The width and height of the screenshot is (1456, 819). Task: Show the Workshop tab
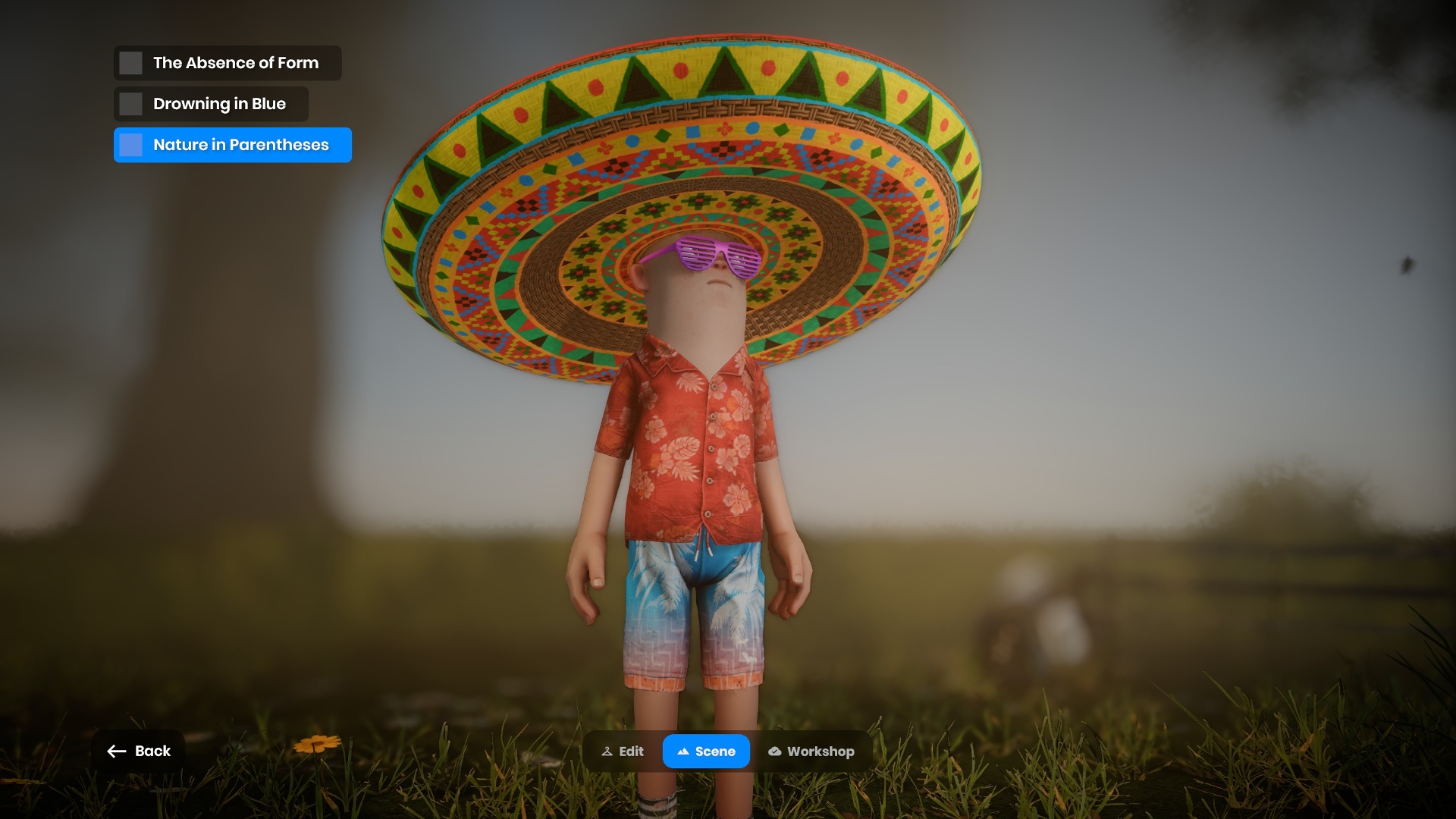pos(811,752)
